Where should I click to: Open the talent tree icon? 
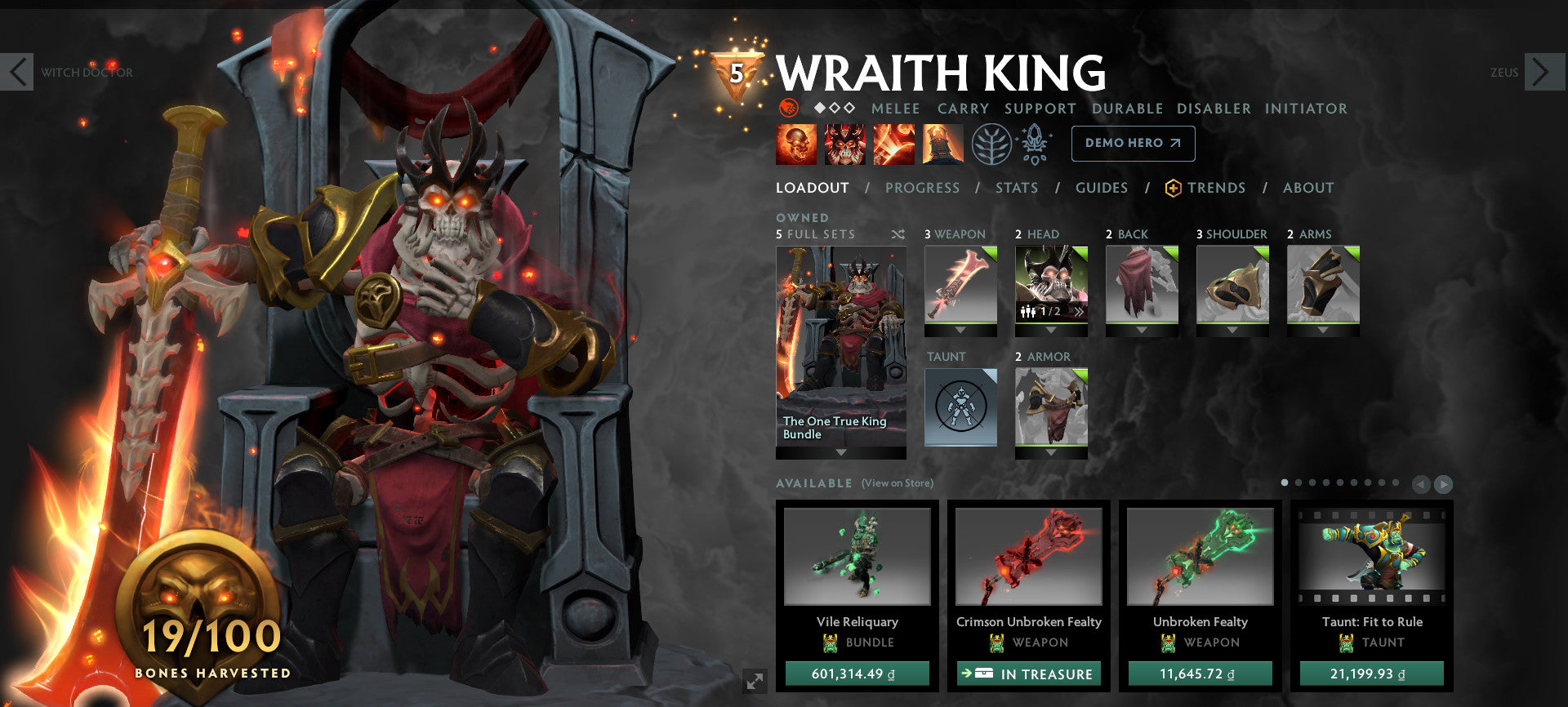pyautogui.click(x=991, y=145)
